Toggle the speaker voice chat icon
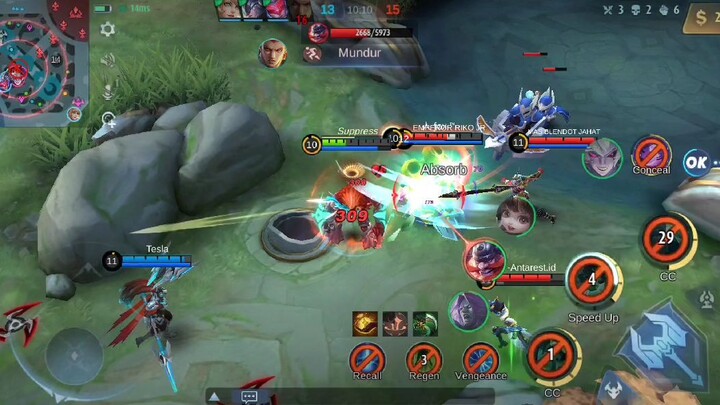Viewport: 720px width, 405px height. [x=107, y=60]
